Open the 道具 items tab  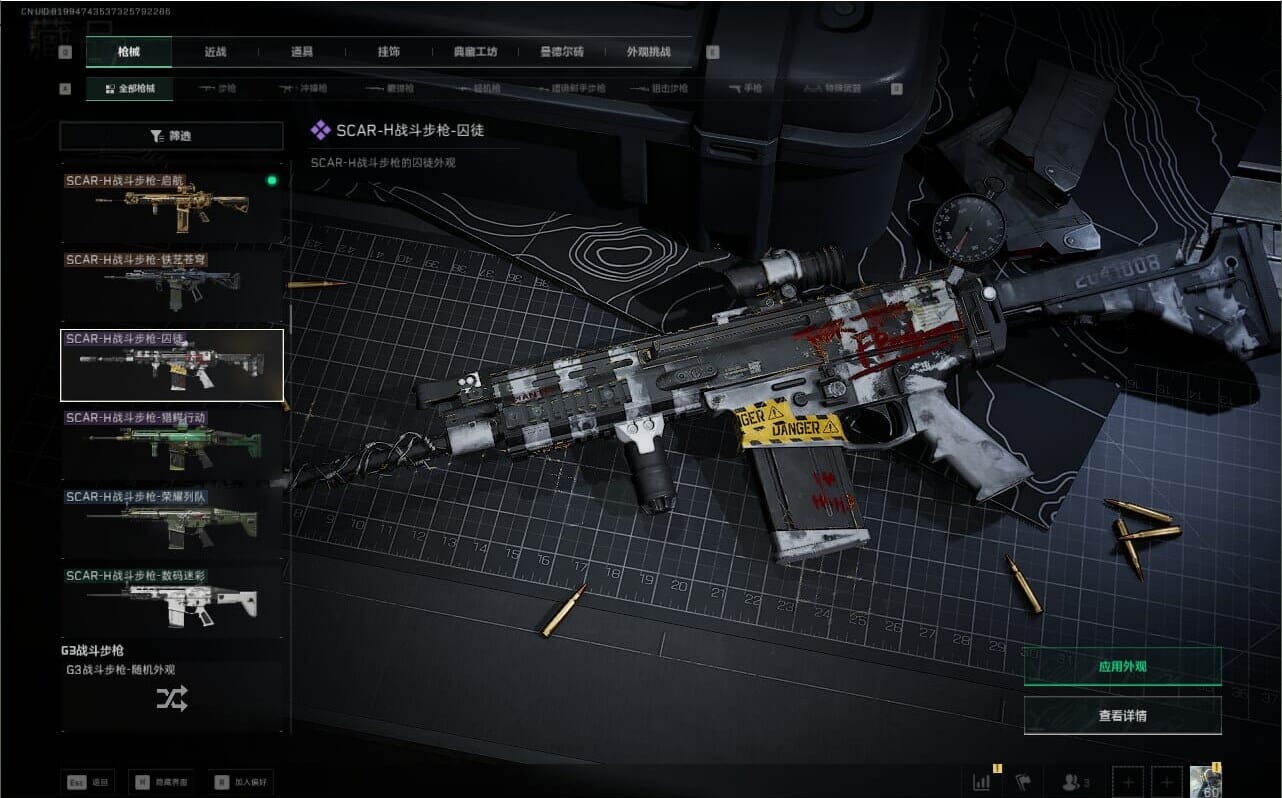tap(301, 52)
